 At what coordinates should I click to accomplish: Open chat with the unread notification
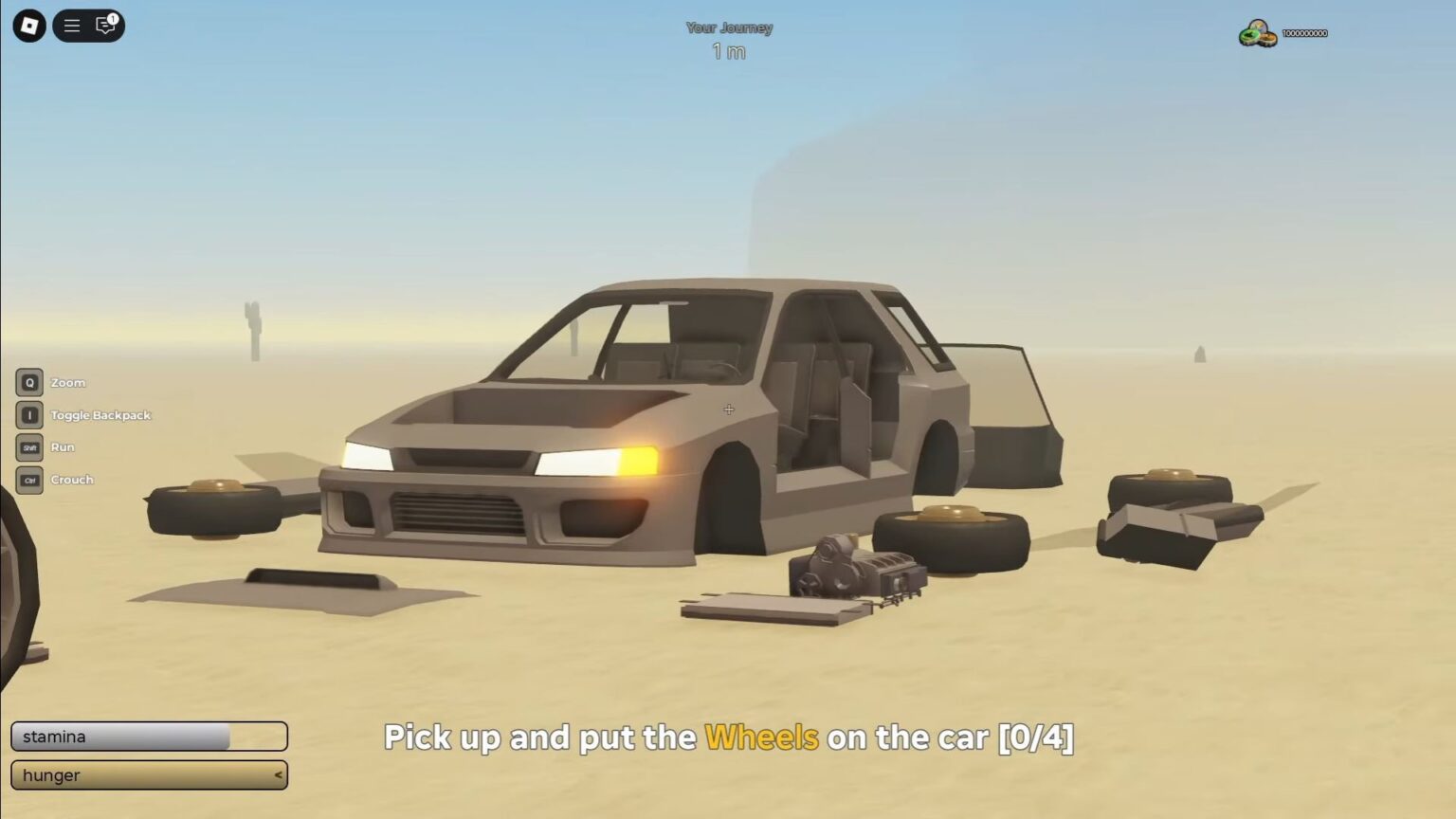pyautogui.click(x=104, y=27)
